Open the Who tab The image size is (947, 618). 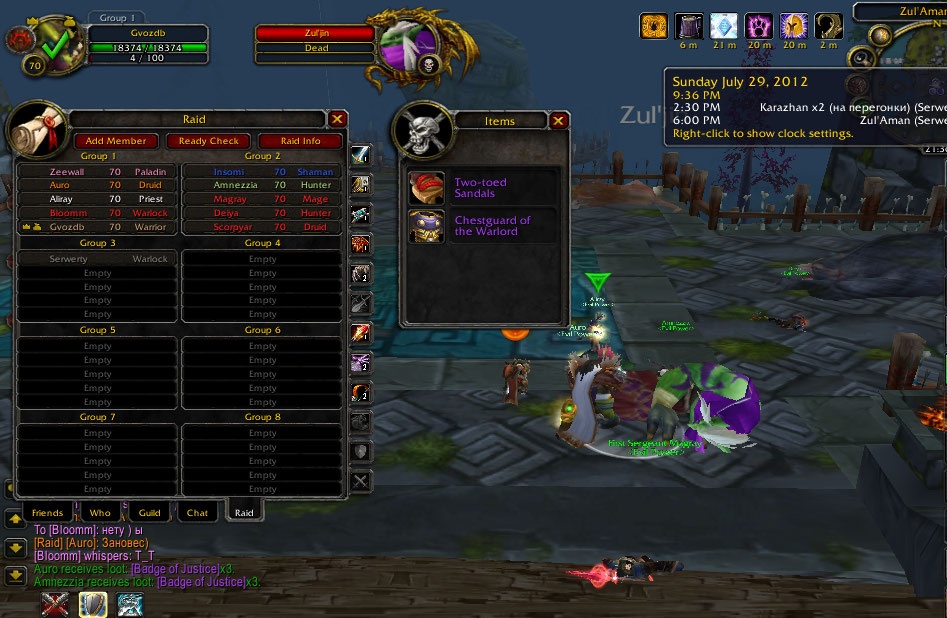[100, 512]
